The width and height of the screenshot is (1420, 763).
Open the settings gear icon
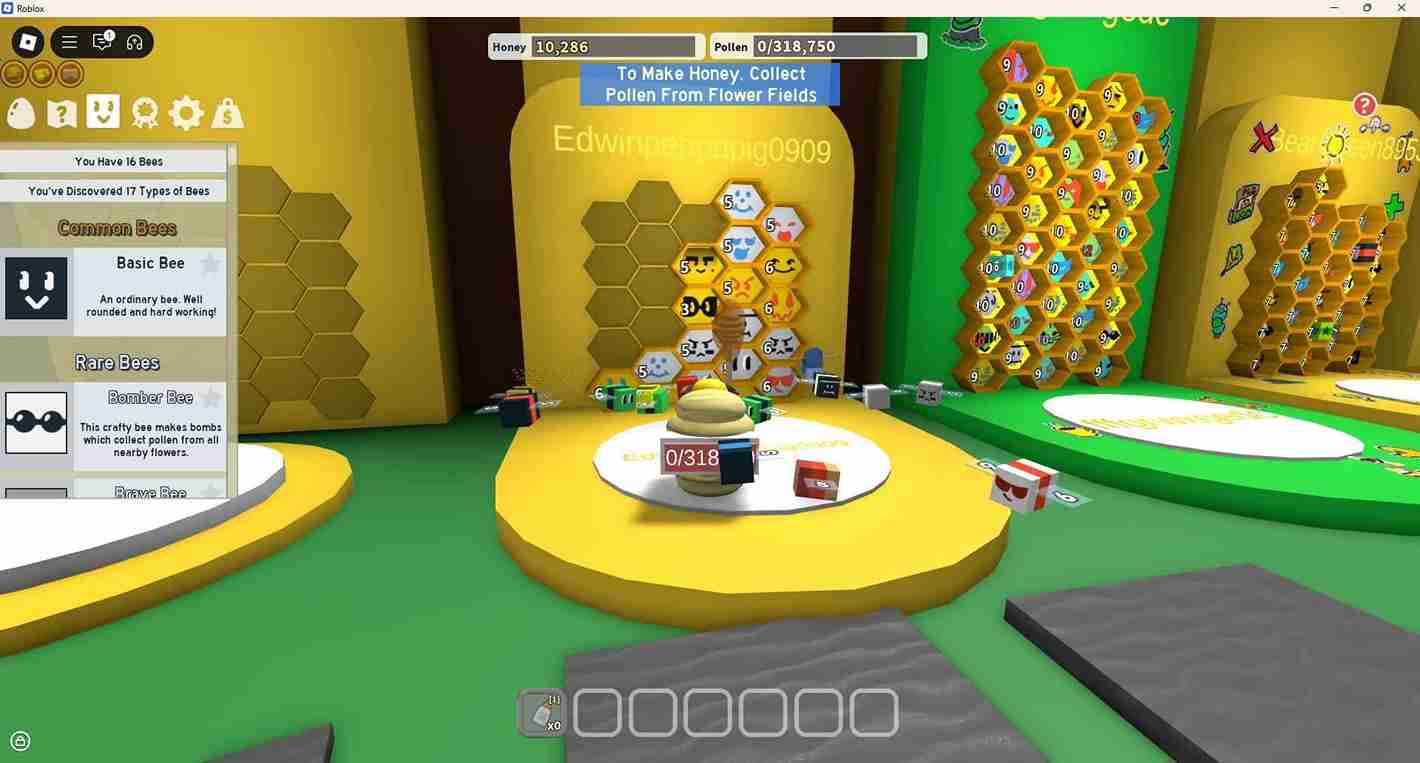click(185, 113)
